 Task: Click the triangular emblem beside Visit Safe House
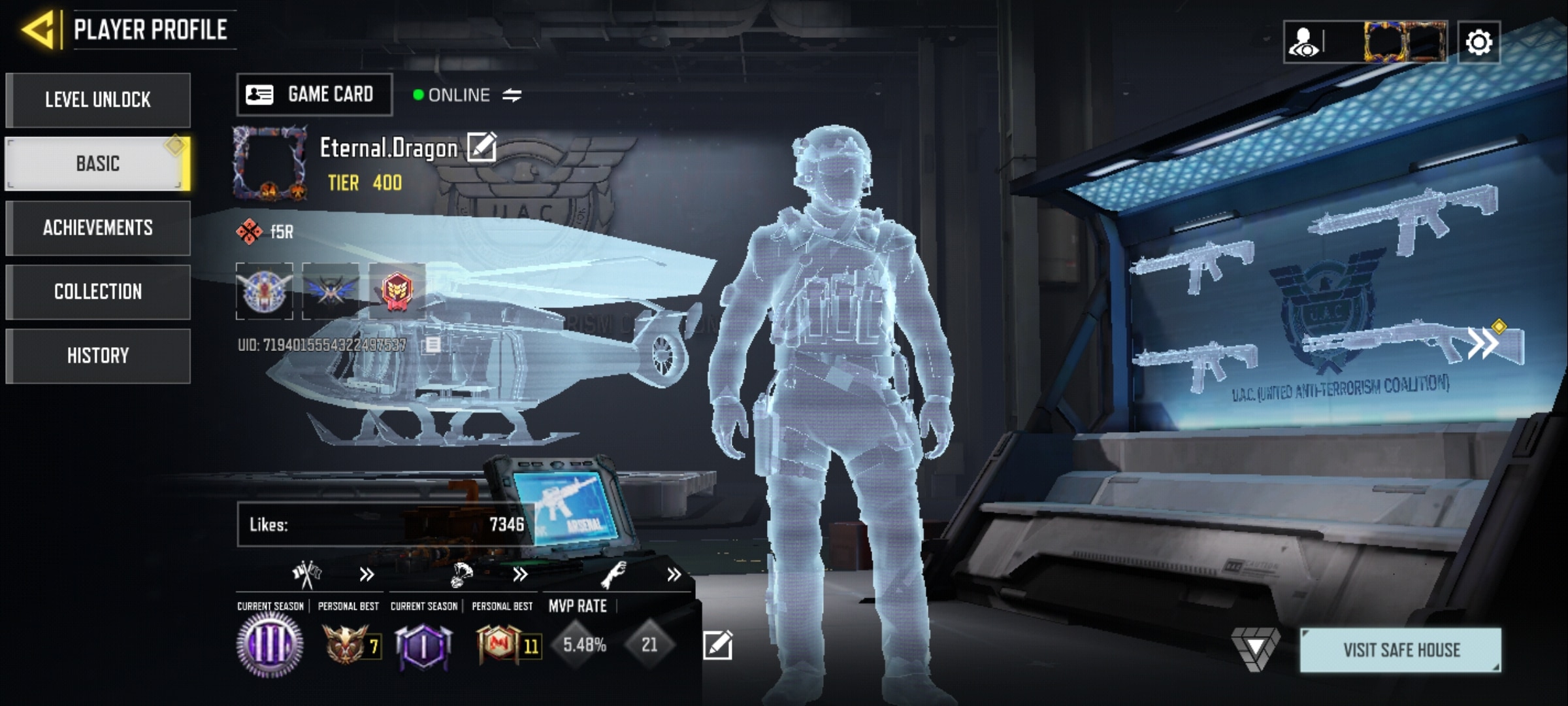click(x=1255, y=649)
